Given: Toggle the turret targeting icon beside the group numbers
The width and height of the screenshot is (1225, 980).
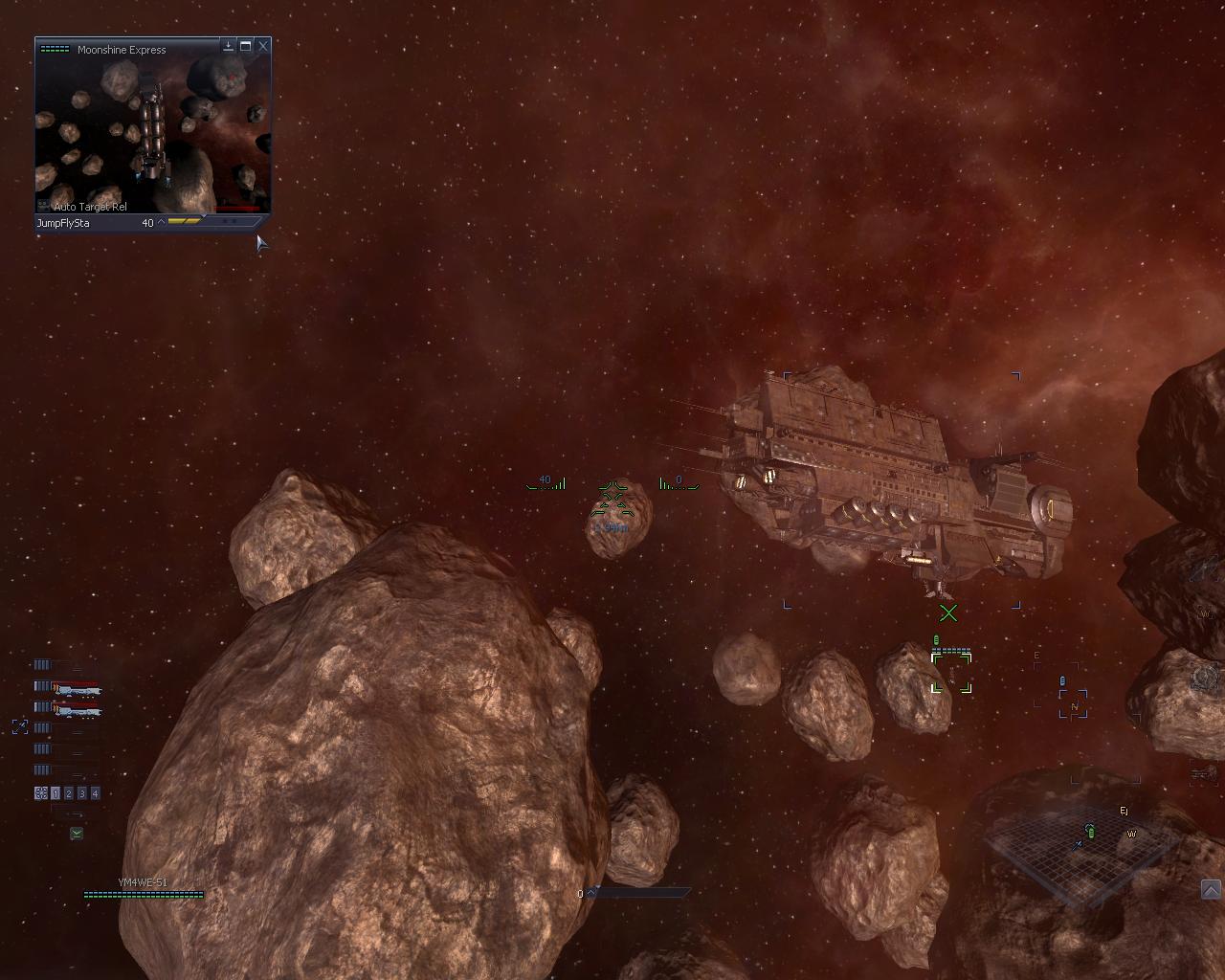Looking at the screenshot, I should point(41,793).
